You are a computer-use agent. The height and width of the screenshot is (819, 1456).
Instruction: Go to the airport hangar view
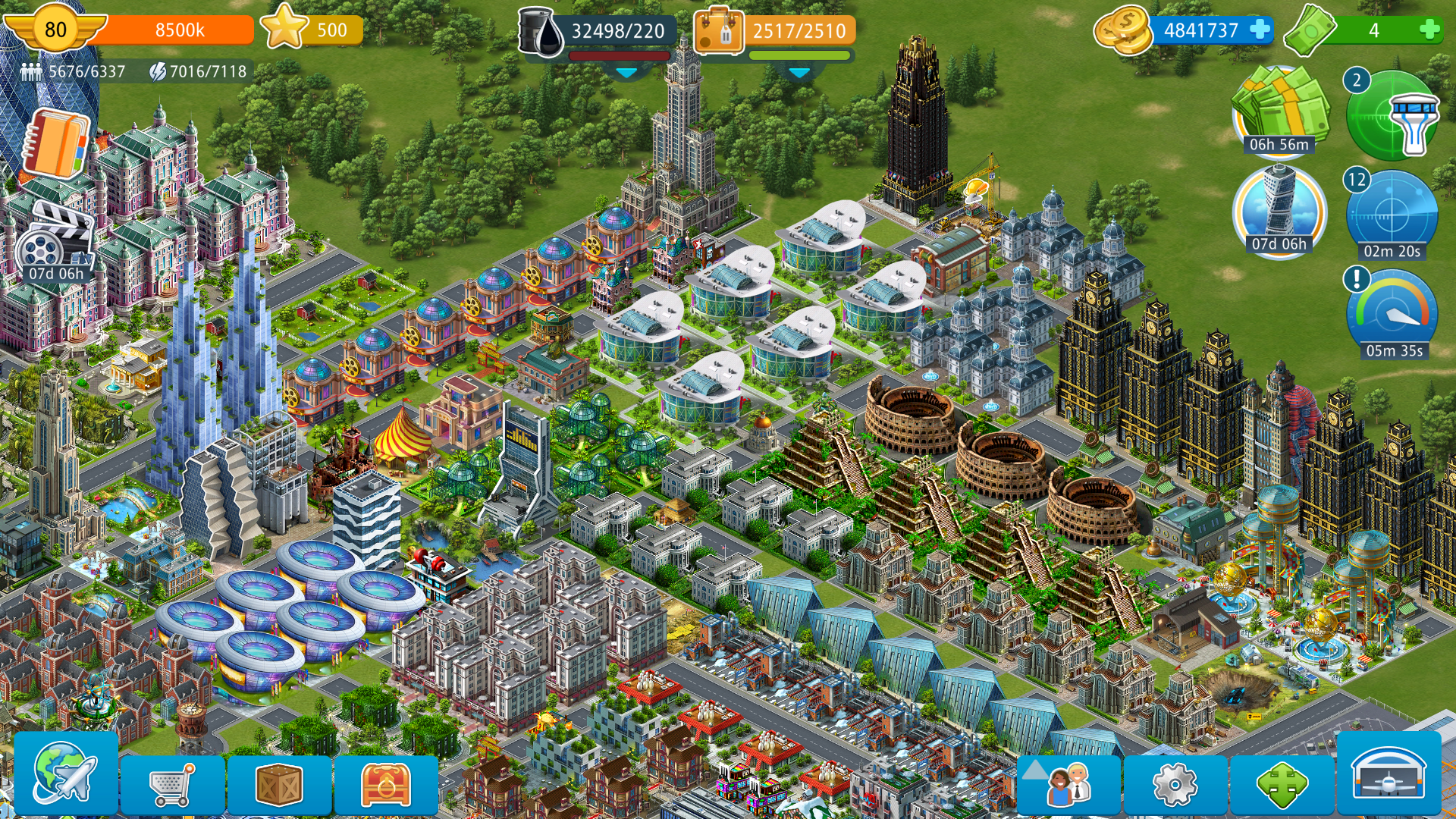tap(1389, 773)
